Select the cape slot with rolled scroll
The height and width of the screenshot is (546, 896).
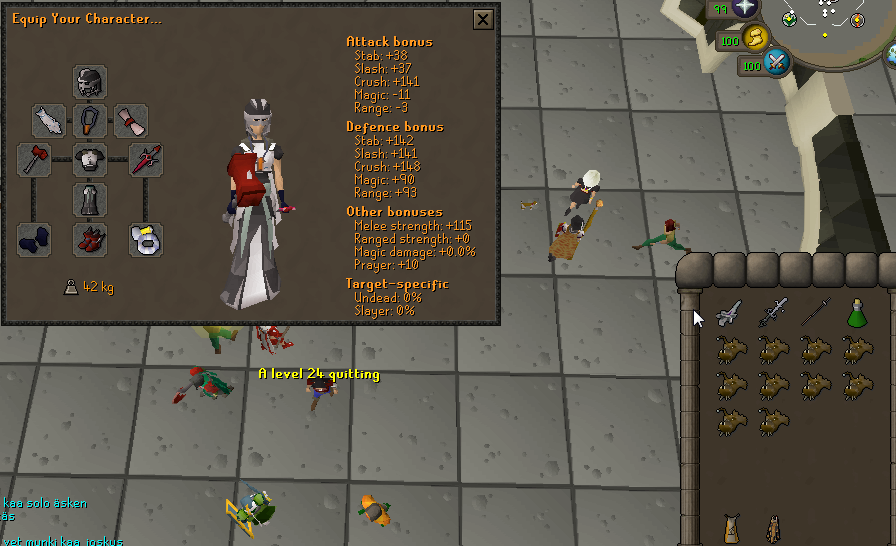click(131, 120)
